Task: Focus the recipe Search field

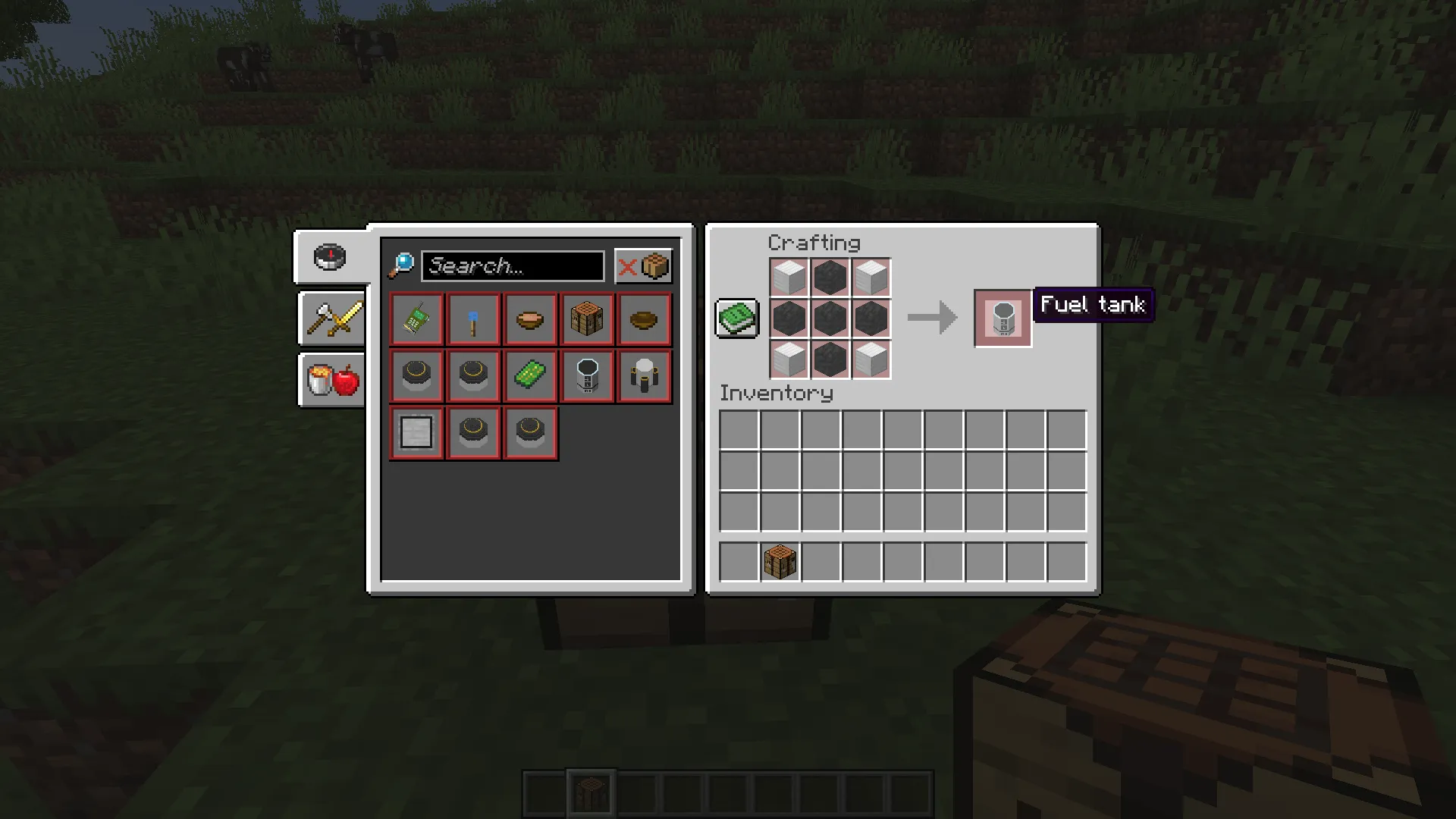Action: [513, 266]
